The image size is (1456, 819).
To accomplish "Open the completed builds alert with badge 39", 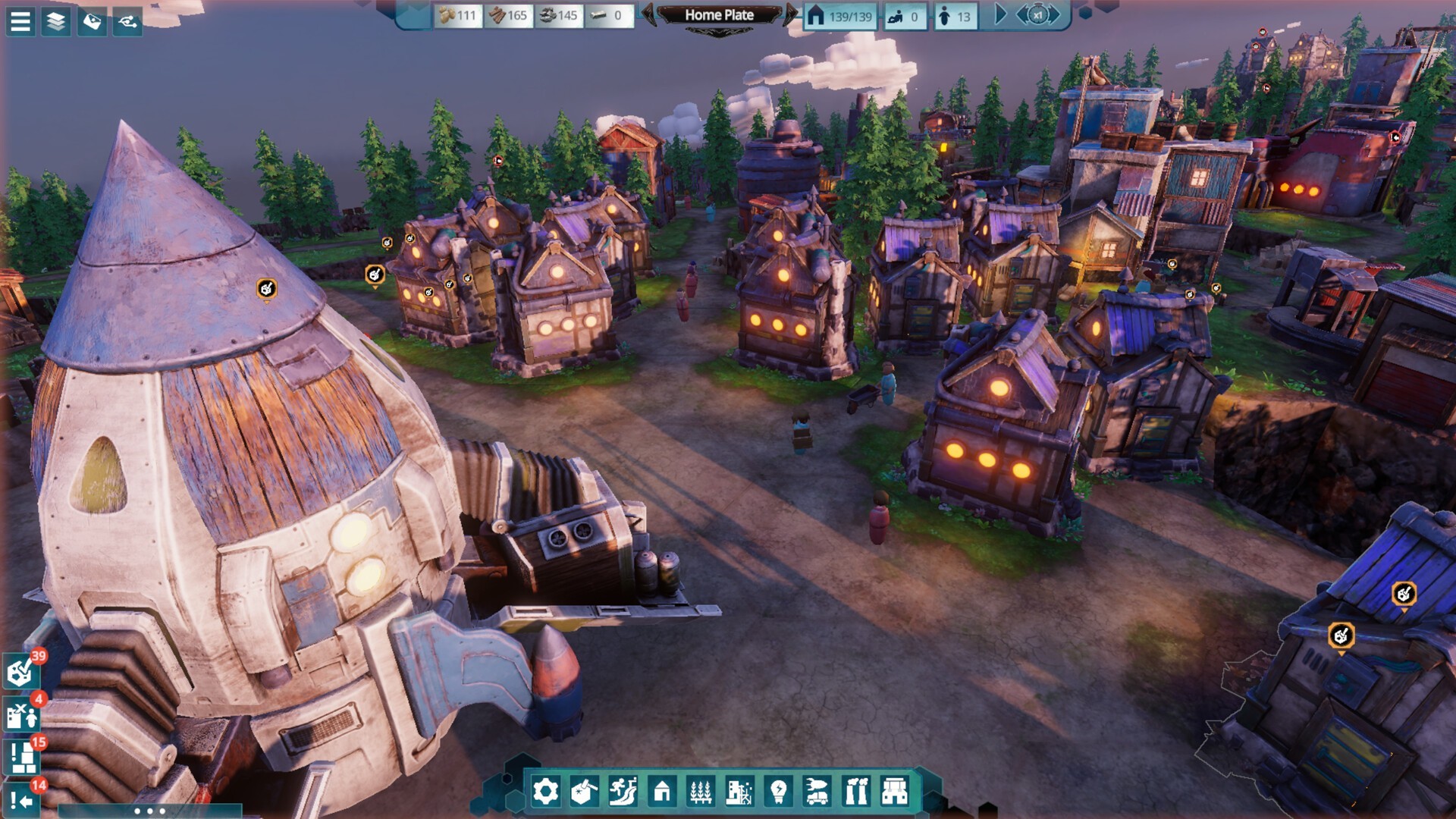I will tap(21, 671).
